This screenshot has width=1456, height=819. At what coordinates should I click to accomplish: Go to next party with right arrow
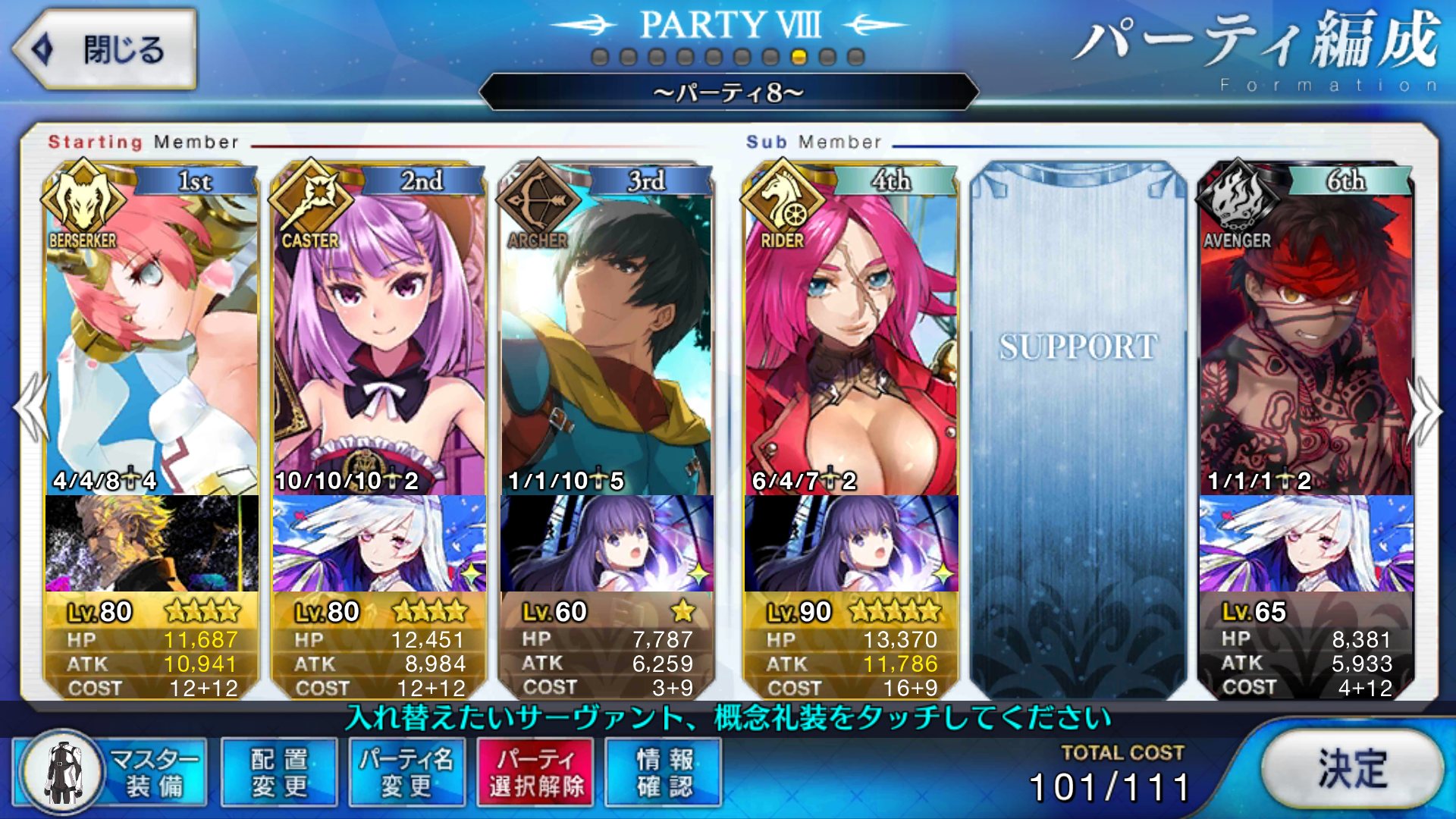pyautogui.click(x=1426, y=409)
